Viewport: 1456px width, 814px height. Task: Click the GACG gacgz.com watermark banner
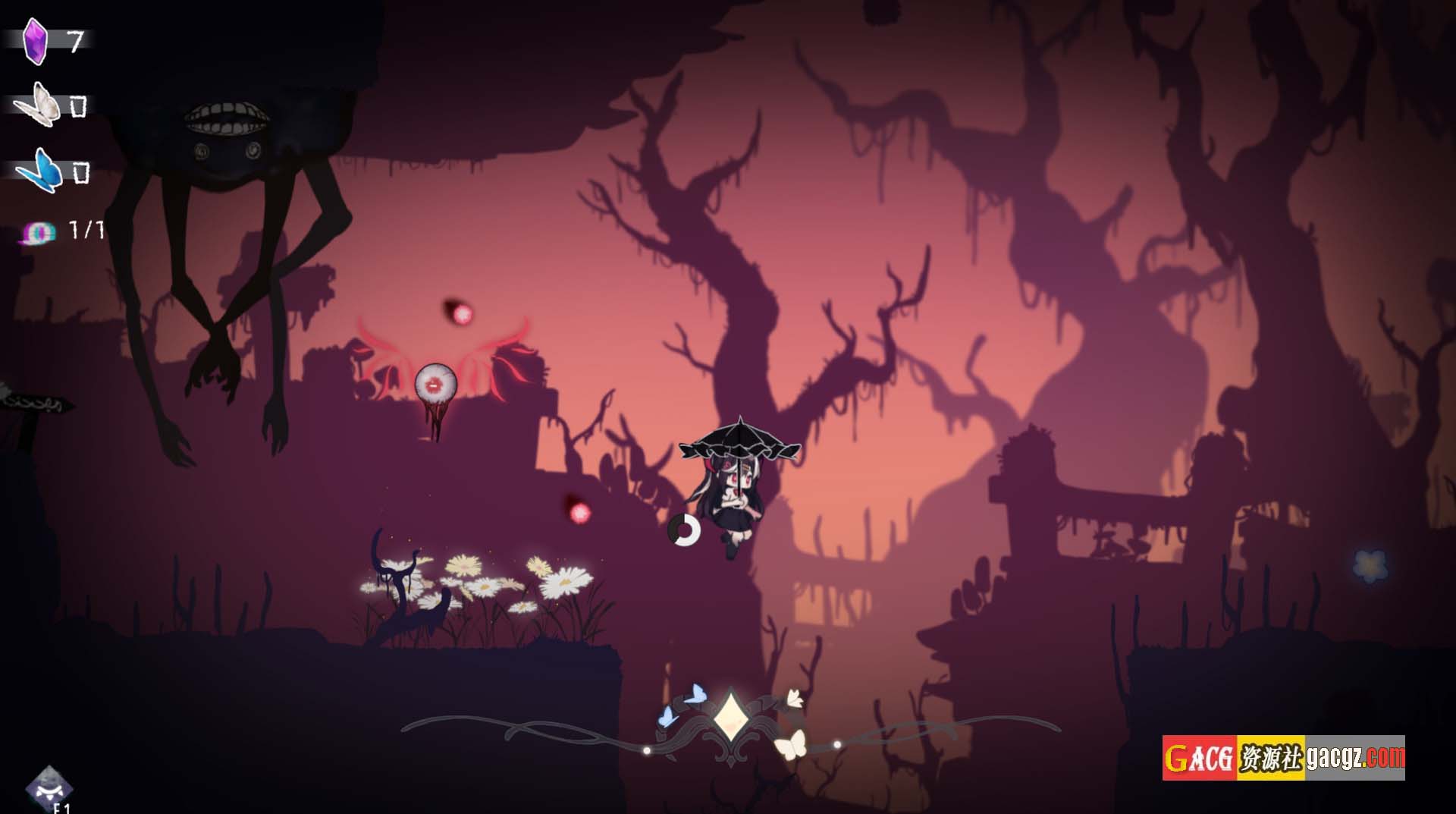(1283, 757)
